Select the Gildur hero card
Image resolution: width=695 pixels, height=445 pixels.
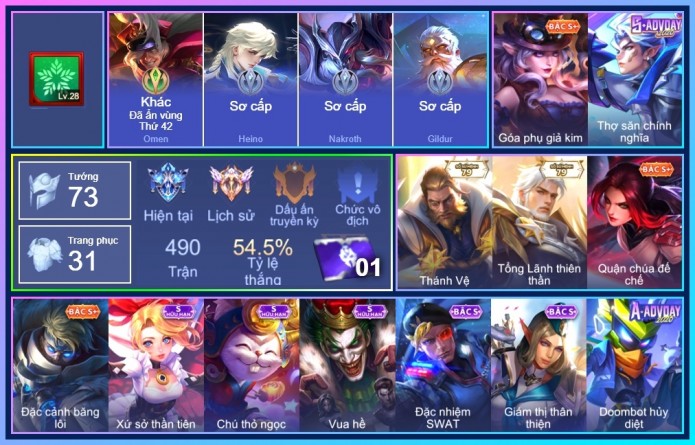[440, 80]
